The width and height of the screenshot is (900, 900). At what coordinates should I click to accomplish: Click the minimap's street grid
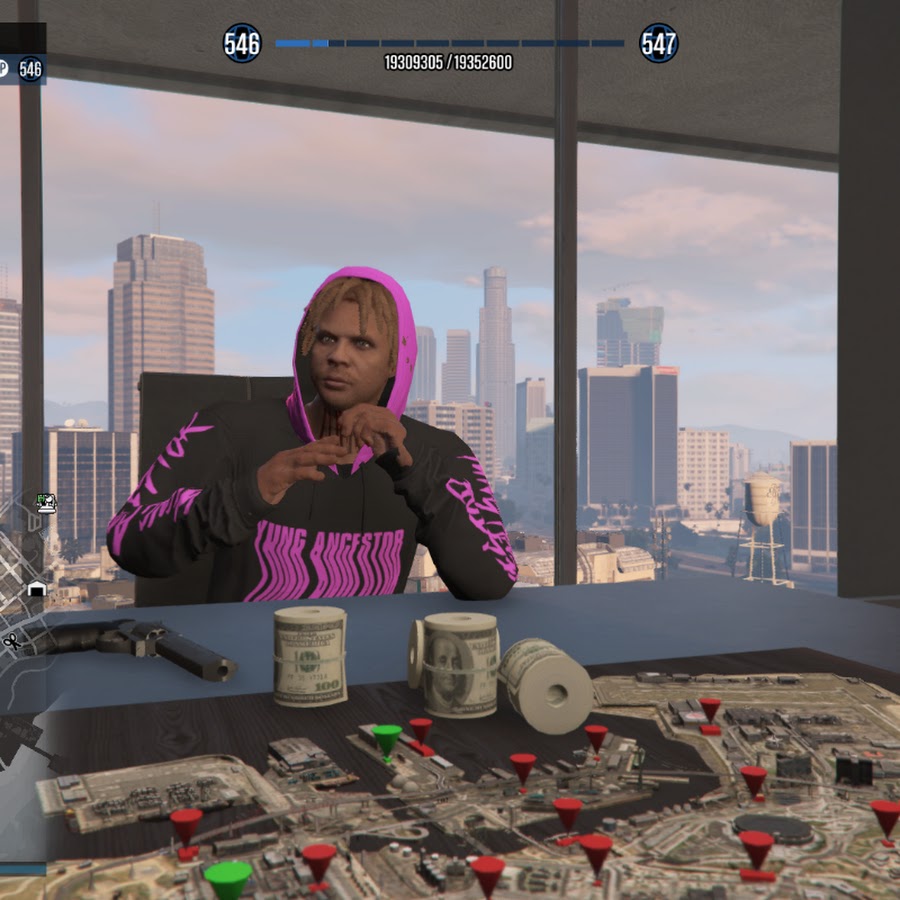[14, 562]
